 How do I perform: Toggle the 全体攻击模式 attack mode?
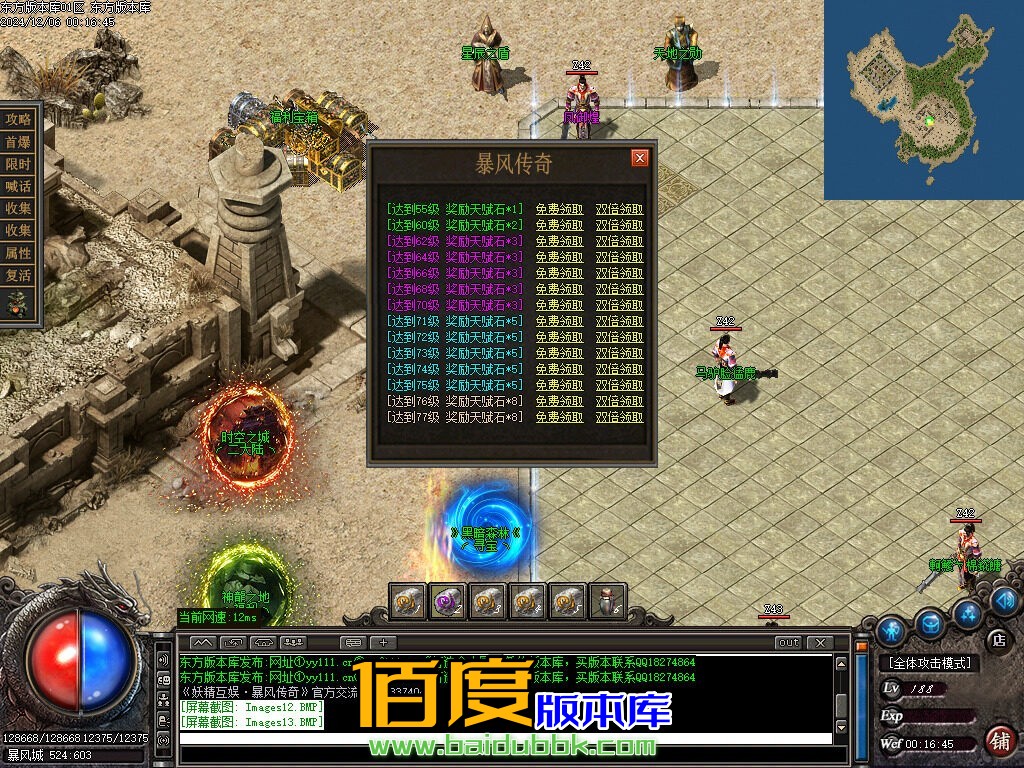929,663
